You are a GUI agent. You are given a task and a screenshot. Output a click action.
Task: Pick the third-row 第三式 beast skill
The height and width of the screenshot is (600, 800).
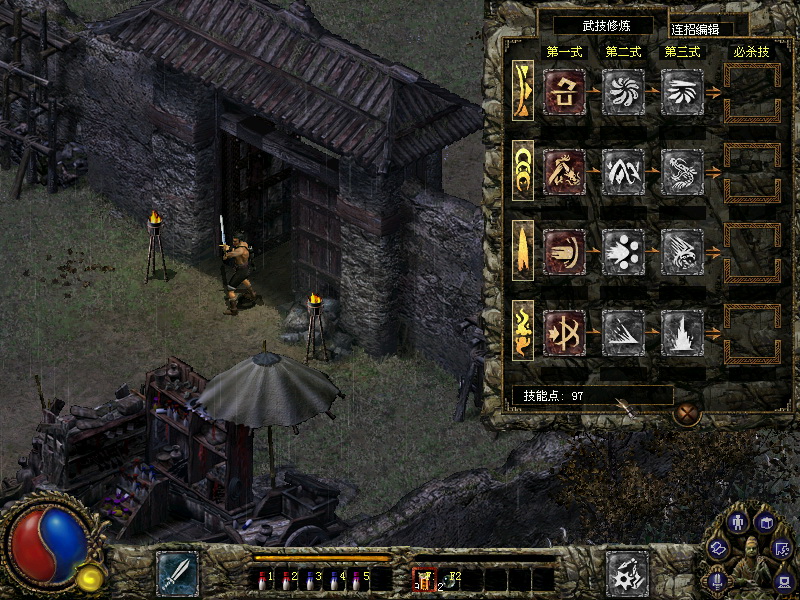[x=682, y=252]
